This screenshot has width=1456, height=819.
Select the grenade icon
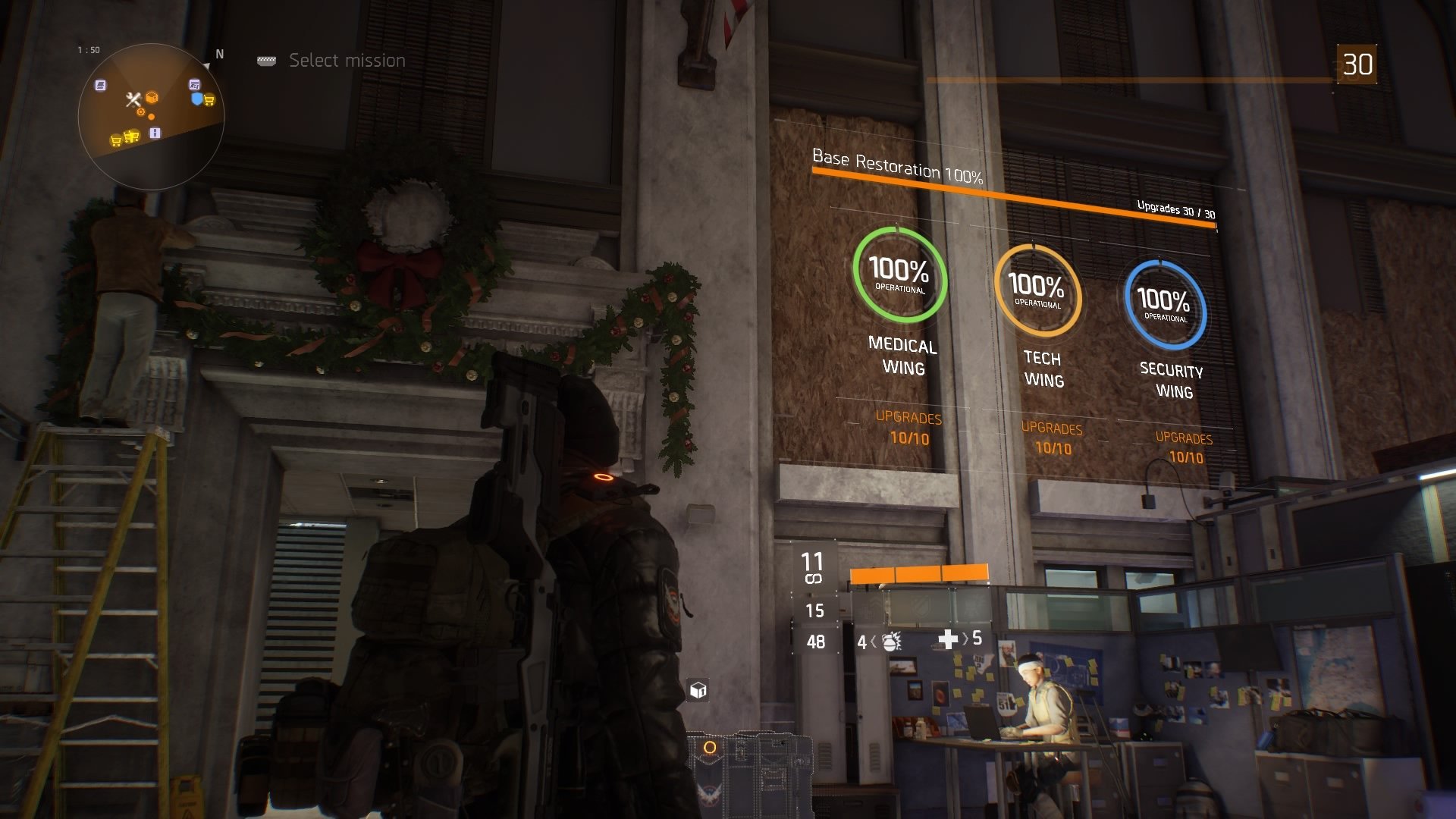click(891, 642)
